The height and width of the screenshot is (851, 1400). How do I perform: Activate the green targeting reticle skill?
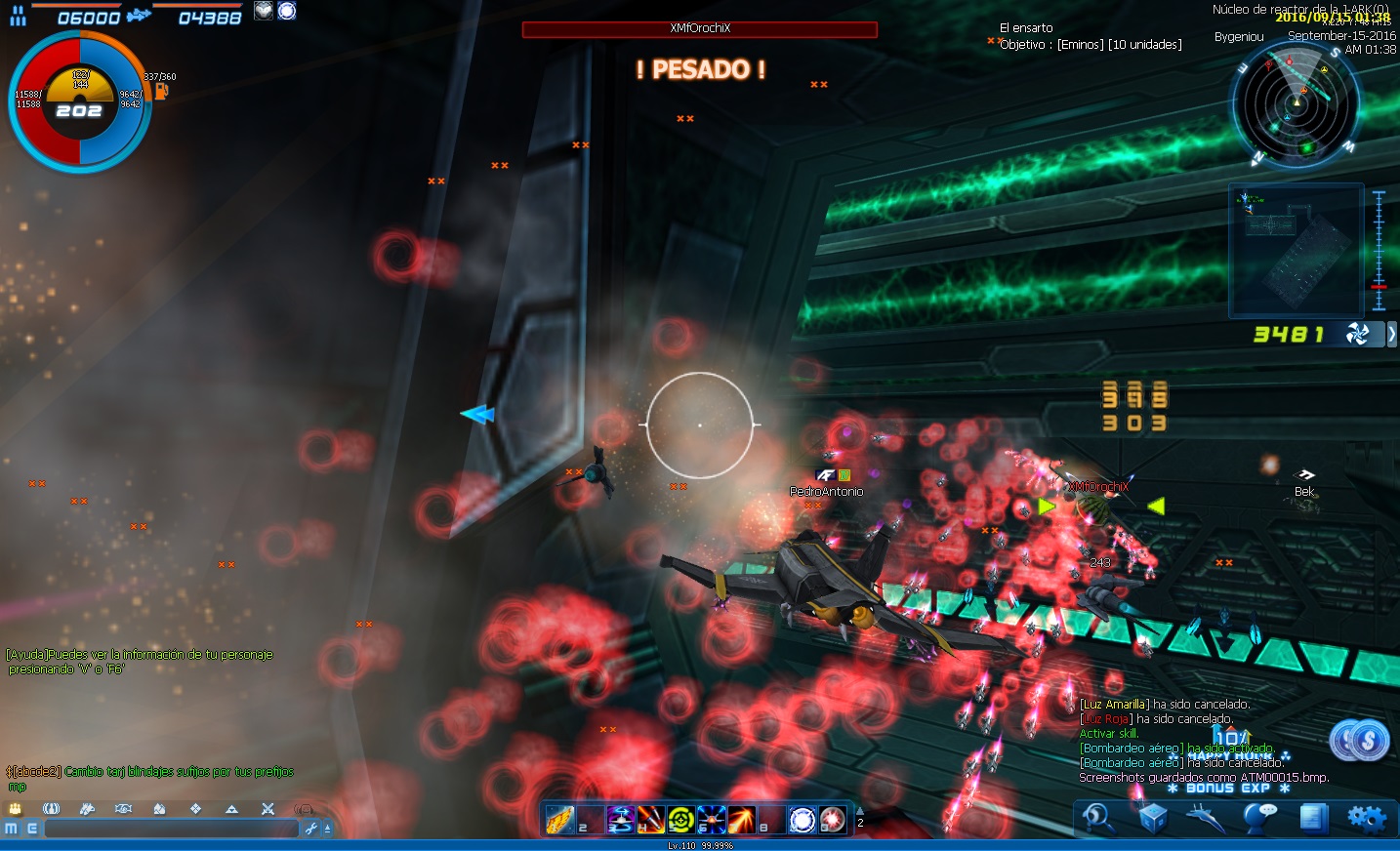(681, 820)
